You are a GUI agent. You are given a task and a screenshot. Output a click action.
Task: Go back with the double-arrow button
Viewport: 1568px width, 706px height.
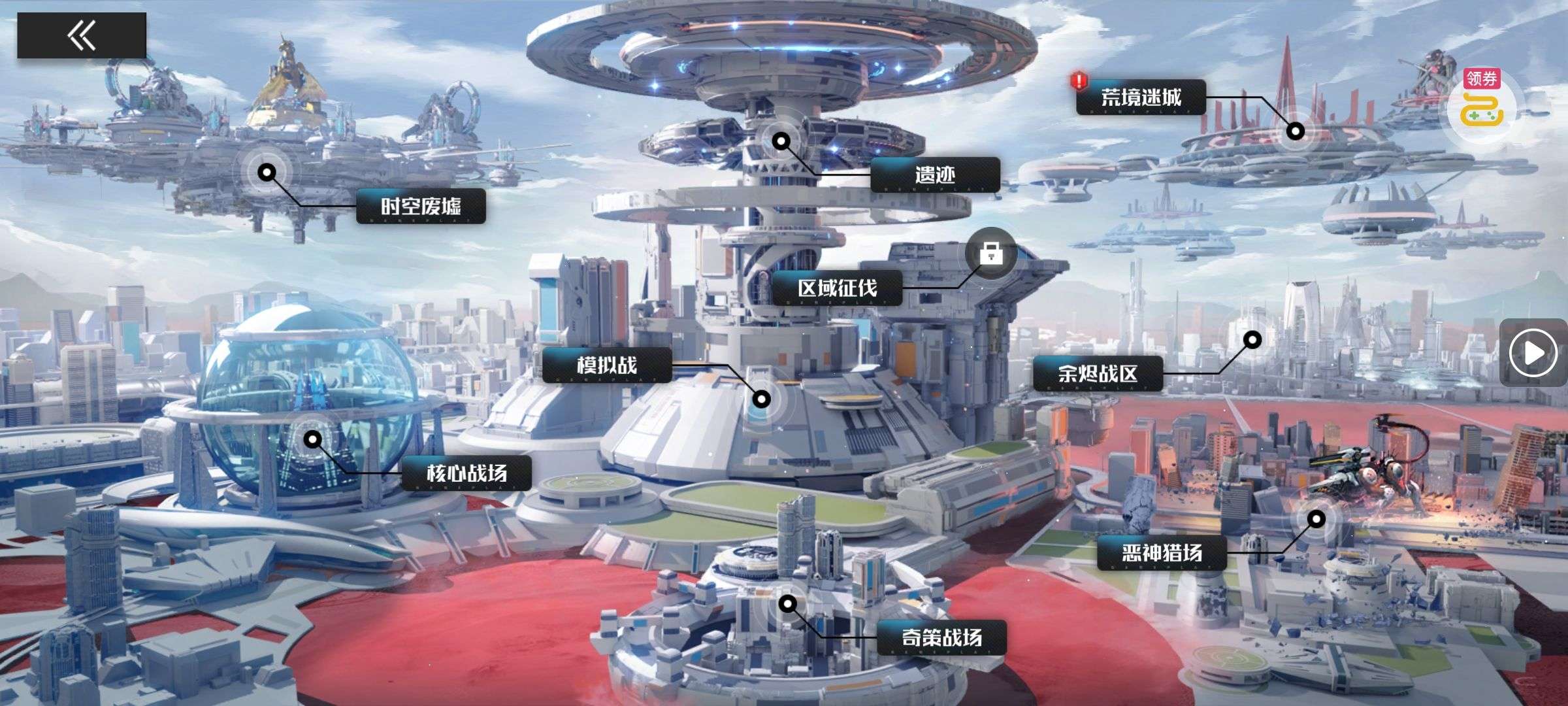(x=82, y=35)
